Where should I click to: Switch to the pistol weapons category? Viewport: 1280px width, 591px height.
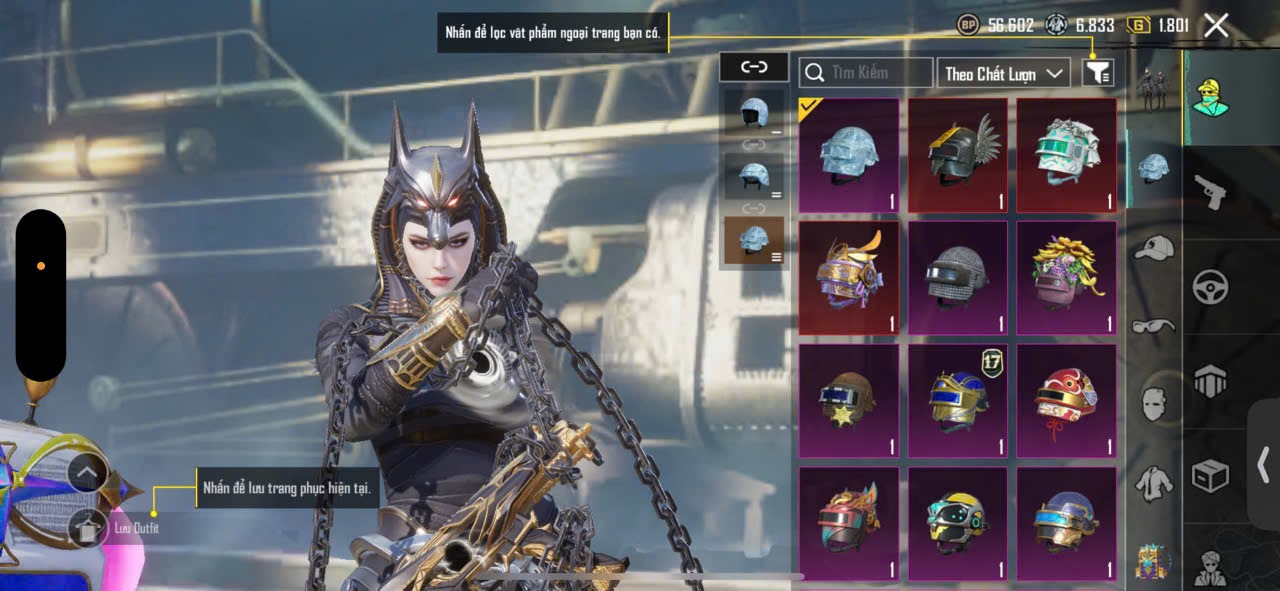click(1210, 191)
